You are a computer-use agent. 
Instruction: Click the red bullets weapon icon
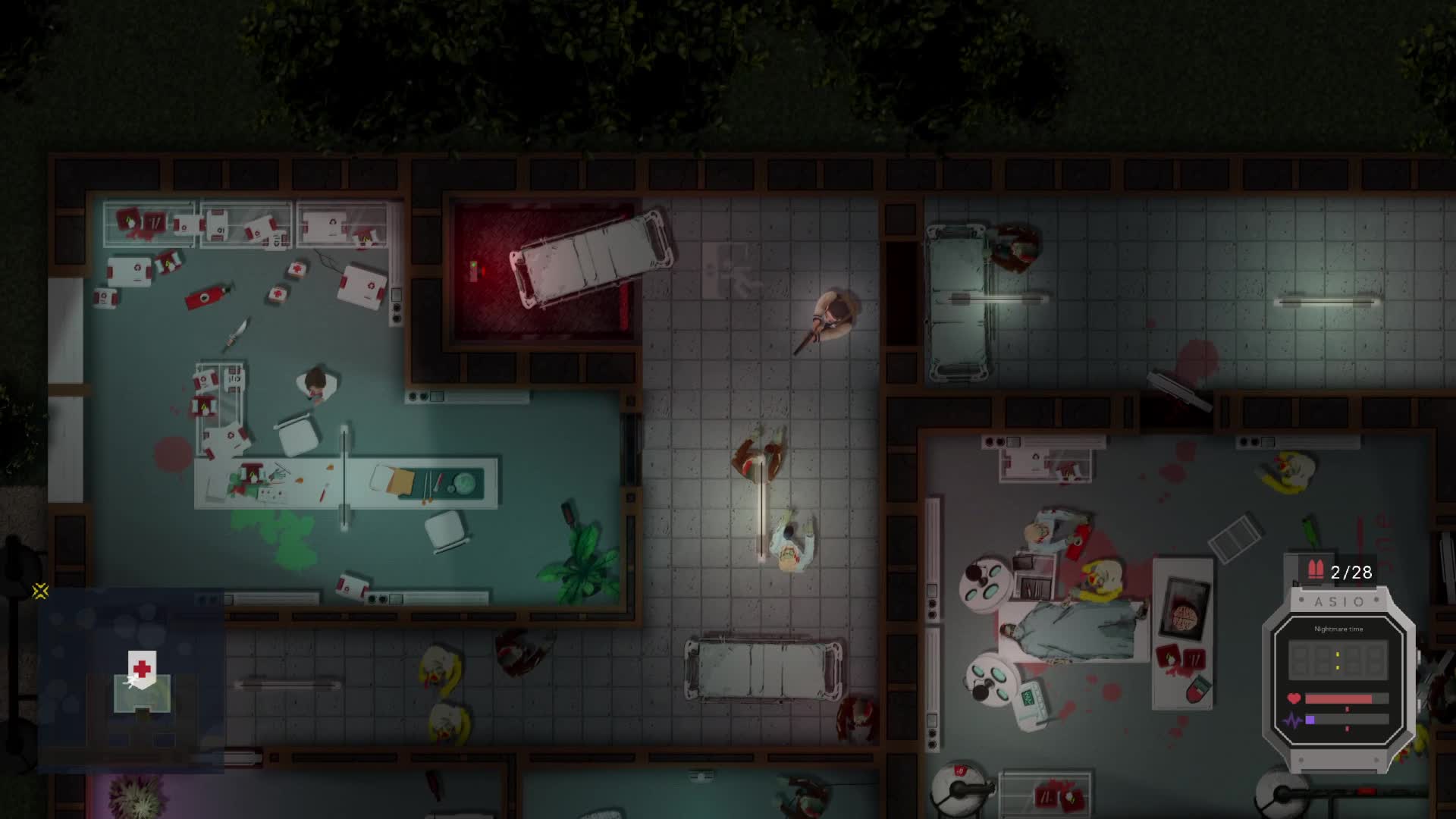pyautogui.click(x=1315, y=571)
